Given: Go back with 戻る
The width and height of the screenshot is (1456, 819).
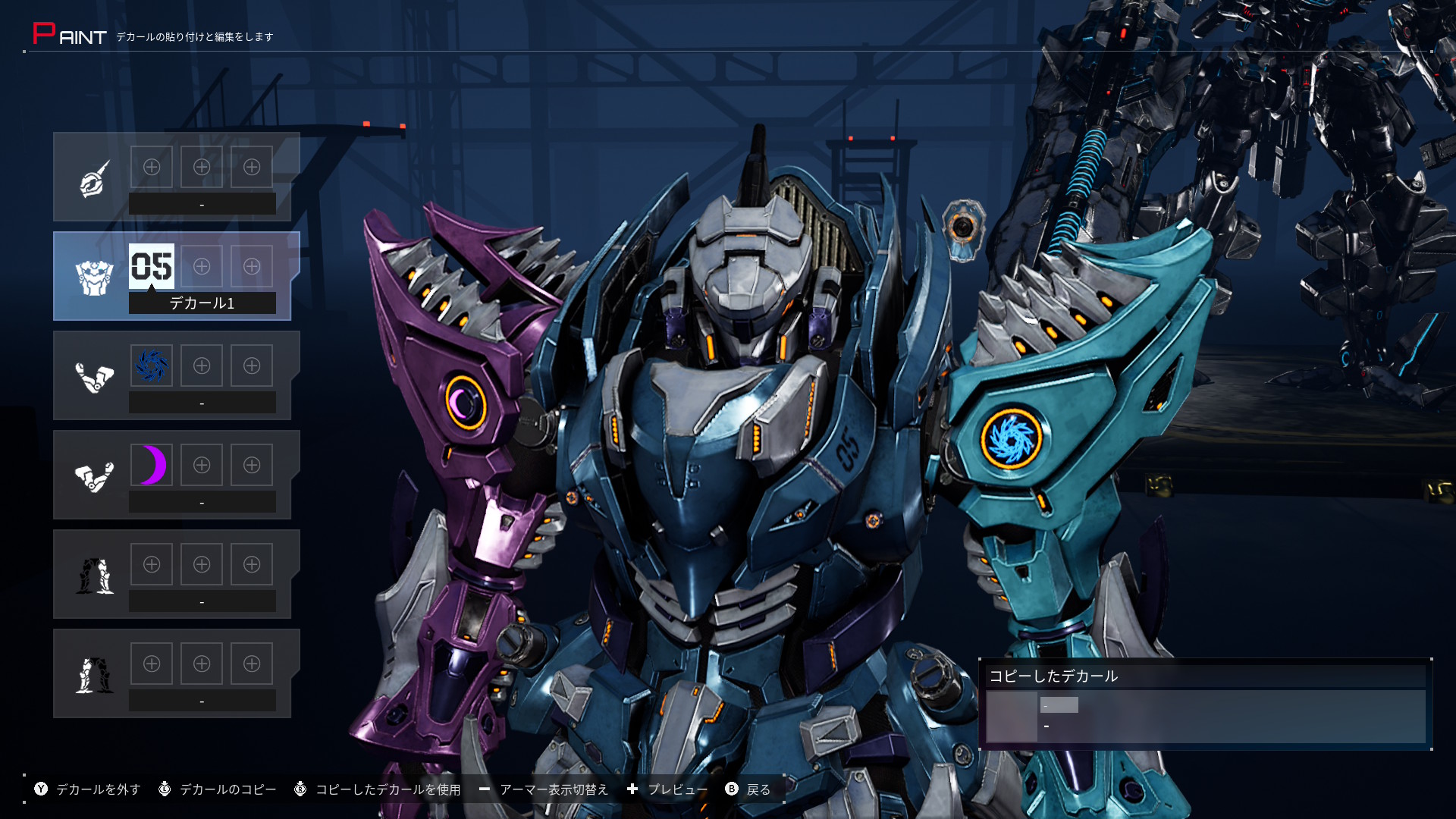Looking at the screenshot, I should [748, 789].
